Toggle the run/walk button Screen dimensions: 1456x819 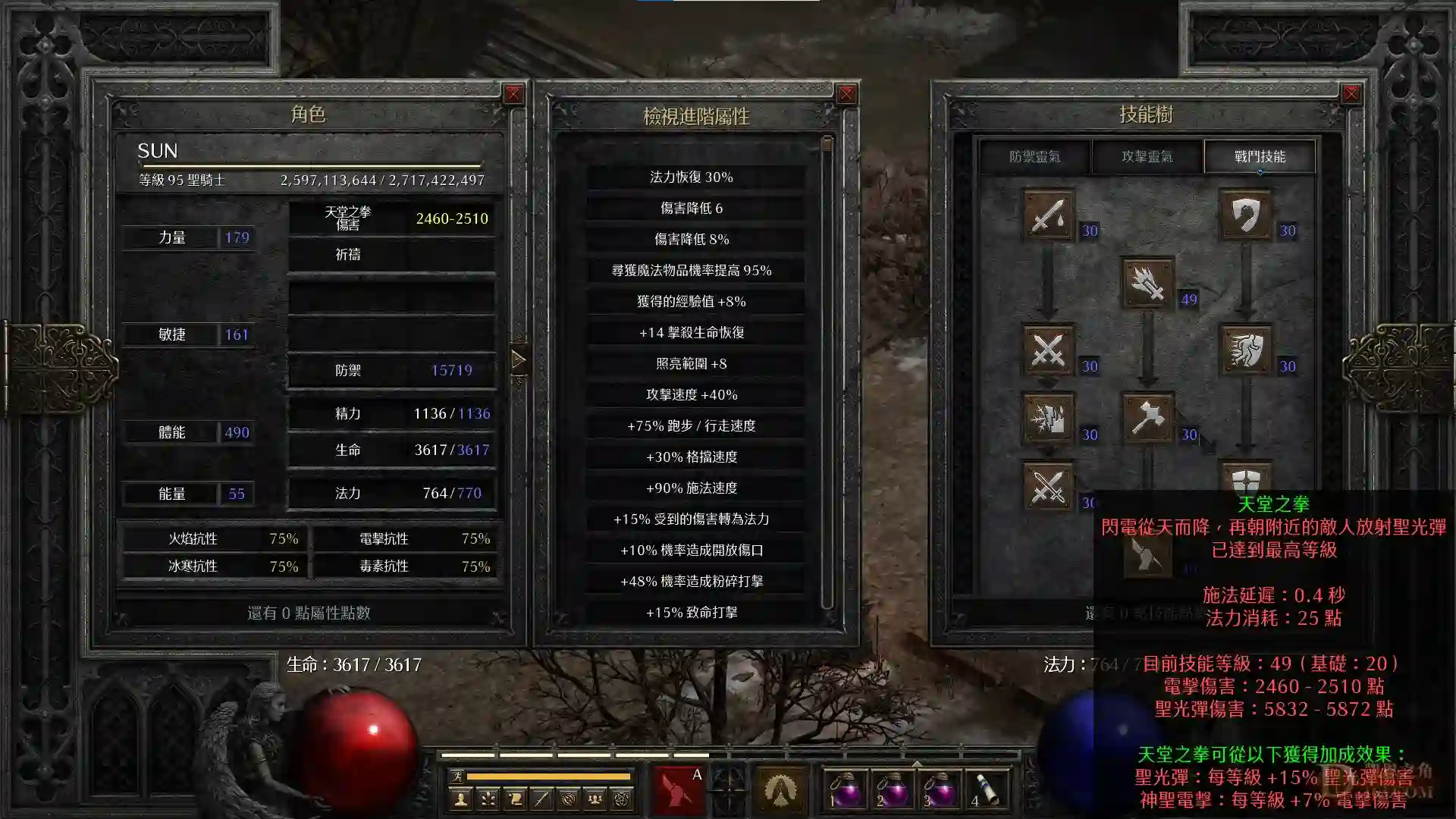pos(457,777)
